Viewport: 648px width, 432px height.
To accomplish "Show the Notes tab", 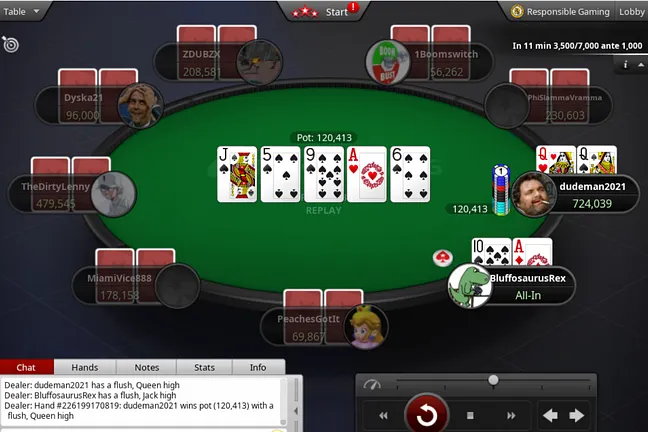I will (146, 367).
